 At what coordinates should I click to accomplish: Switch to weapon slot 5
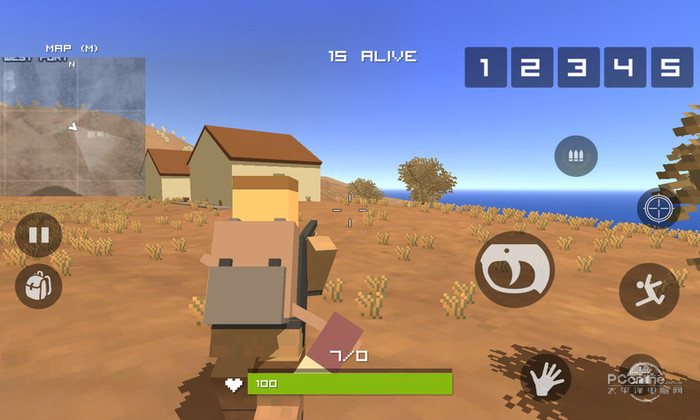pyautogui.click(x=670, y=67)
